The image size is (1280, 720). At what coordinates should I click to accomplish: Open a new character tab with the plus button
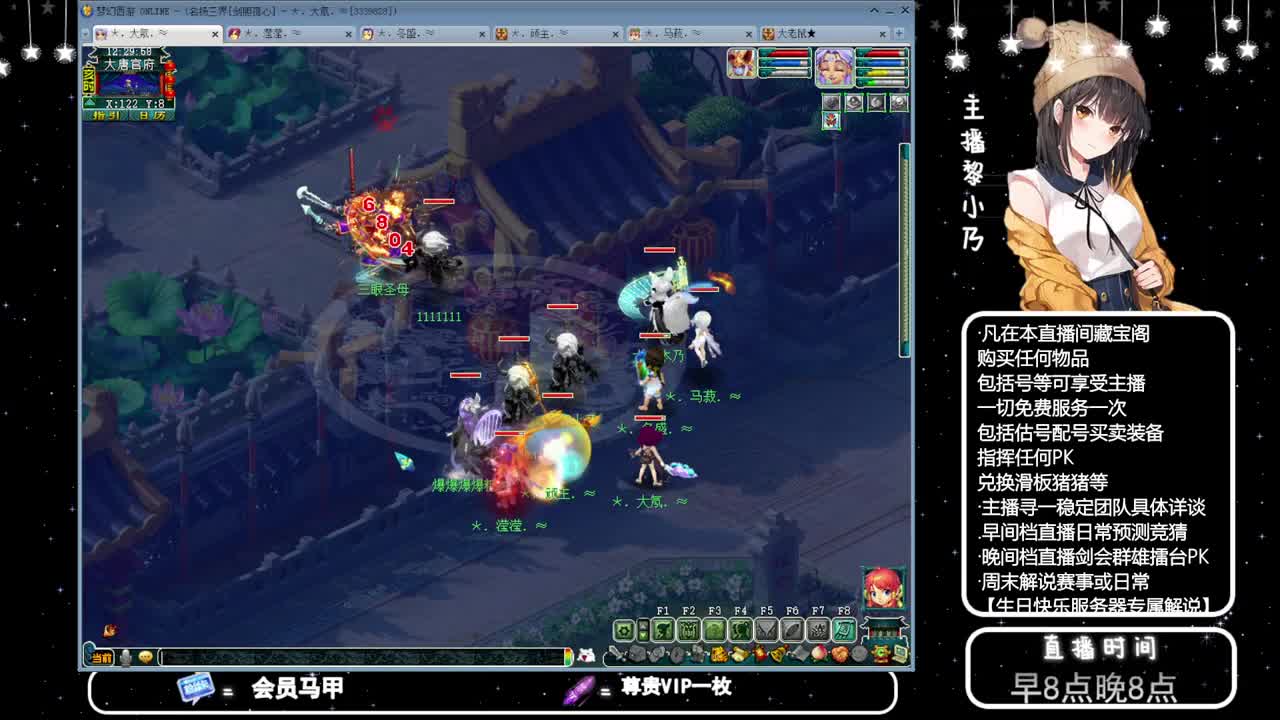899,33
